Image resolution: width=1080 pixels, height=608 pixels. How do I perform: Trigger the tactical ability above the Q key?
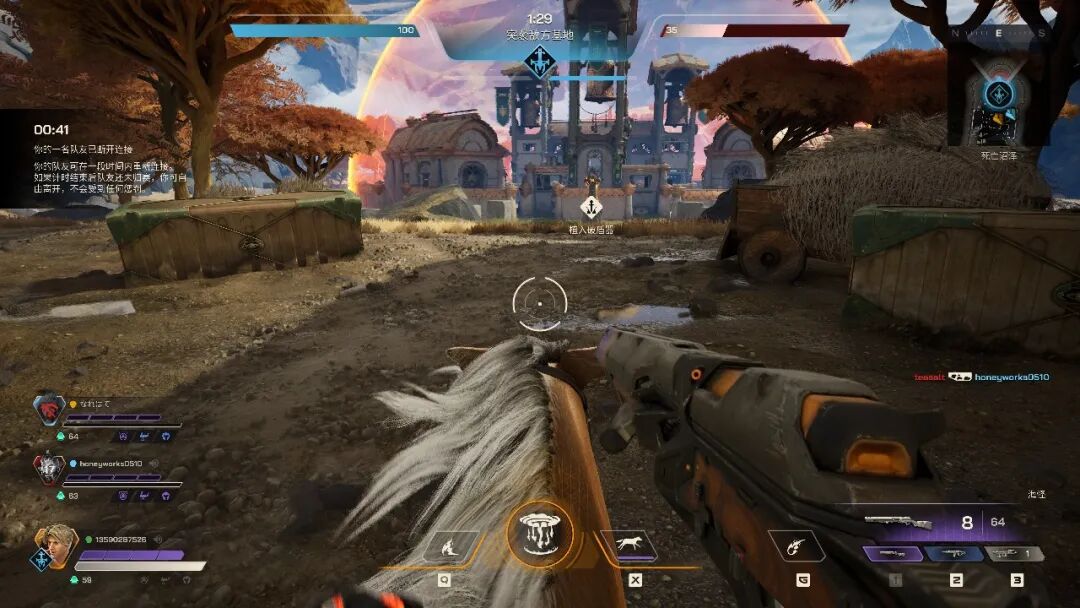(450, 546)
